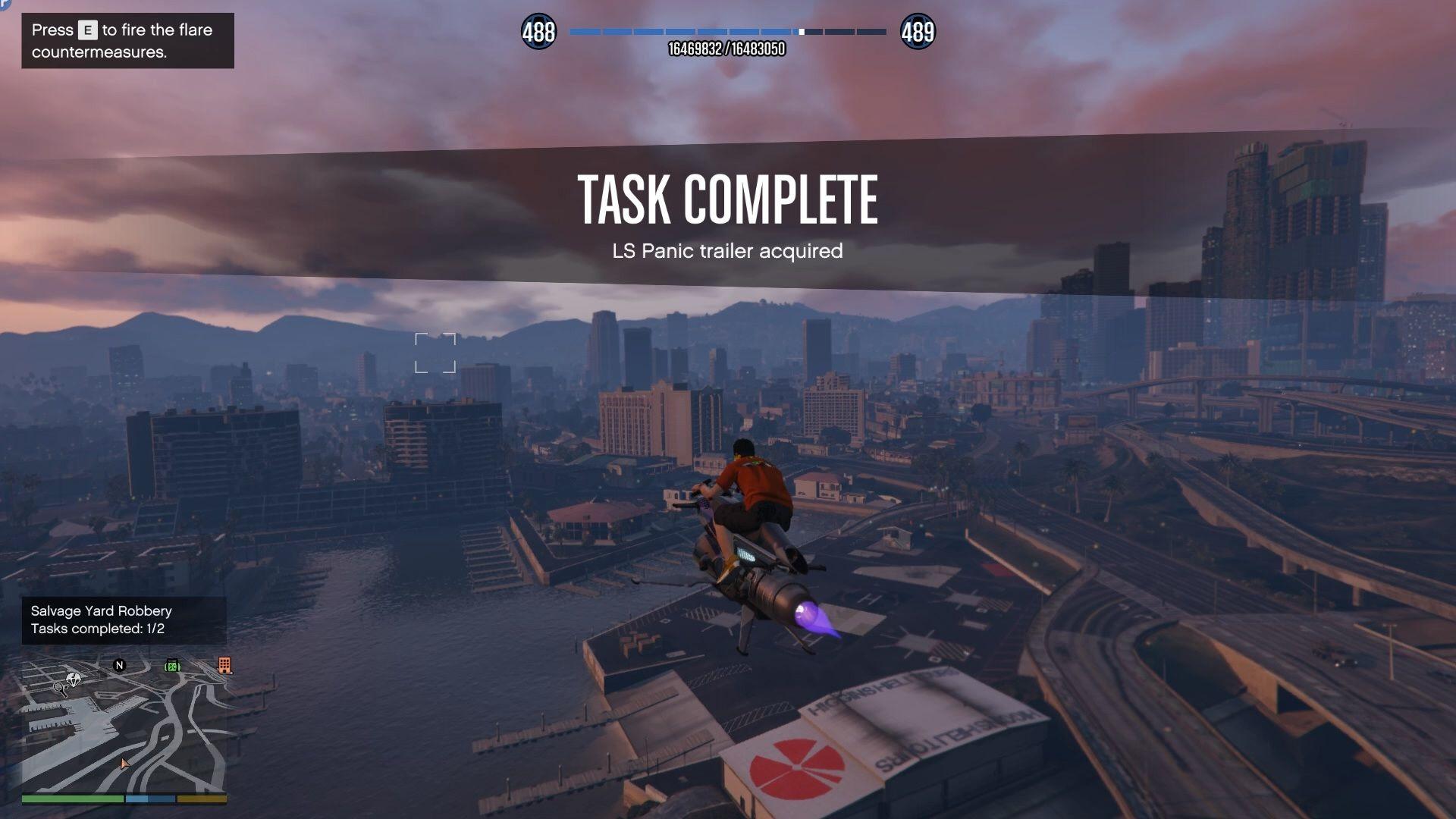Click the orange office building minimap icon
Image resolution: width=1456 pixels, height=819 pixels.
click(224, 665)
